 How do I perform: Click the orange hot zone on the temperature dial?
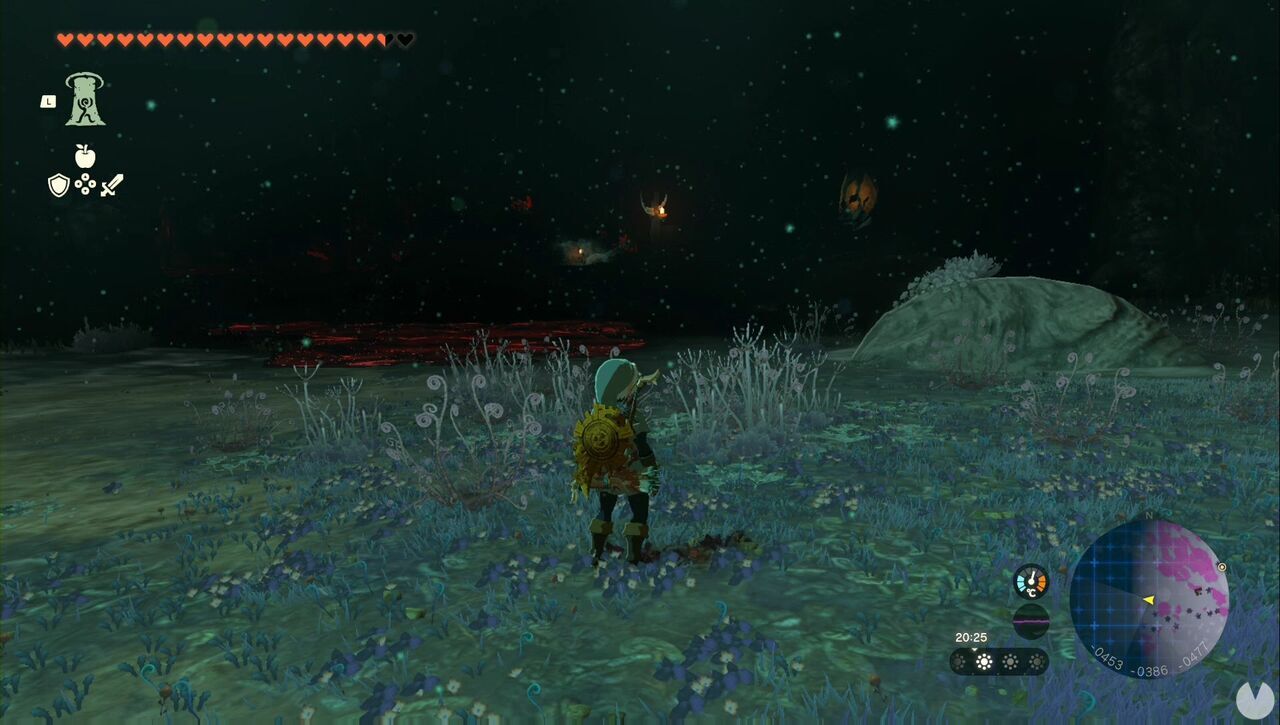tap(1041, 582)
